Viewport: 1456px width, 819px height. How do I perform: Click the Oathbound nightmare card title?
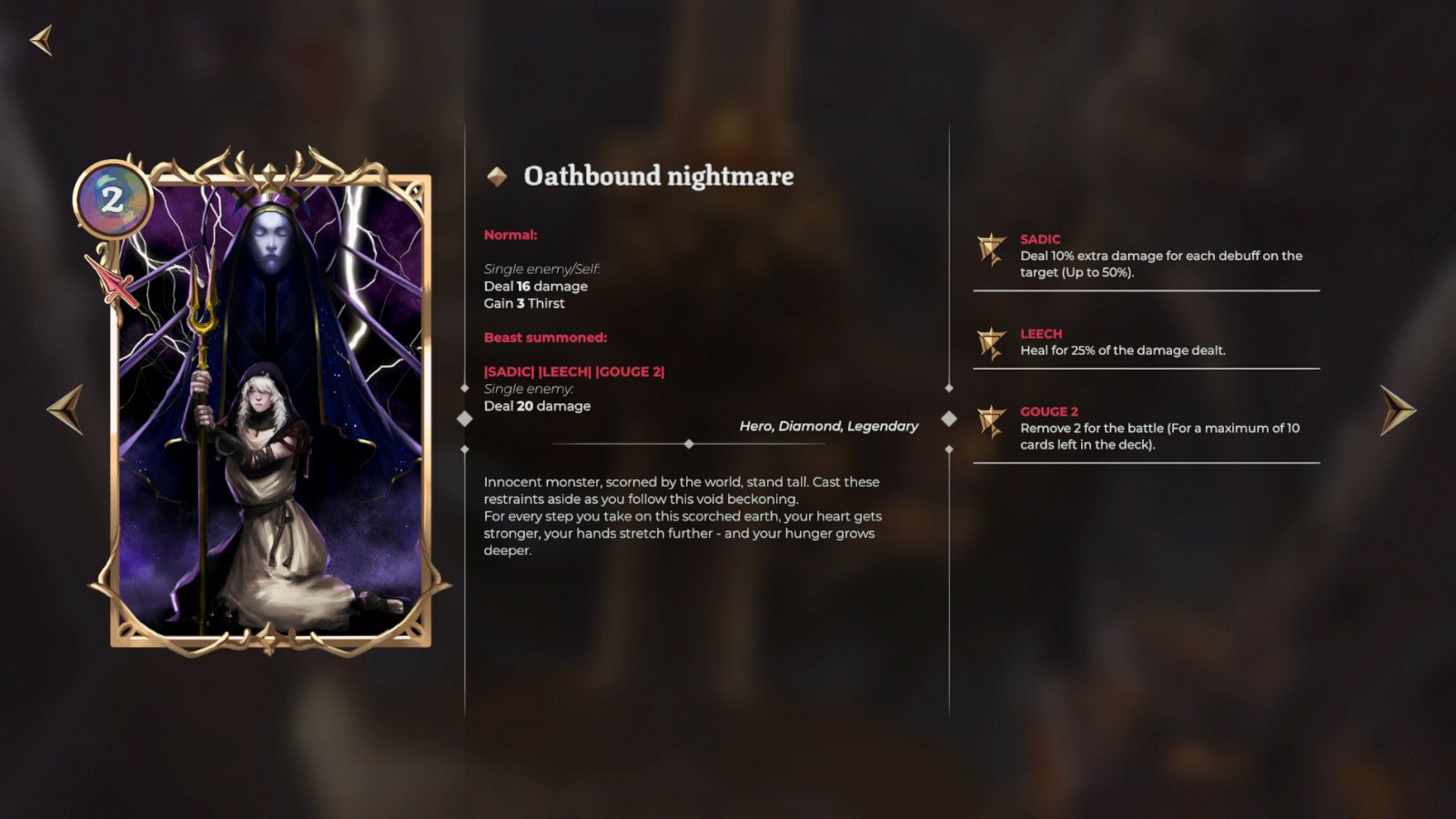click(x=657, y=177)
